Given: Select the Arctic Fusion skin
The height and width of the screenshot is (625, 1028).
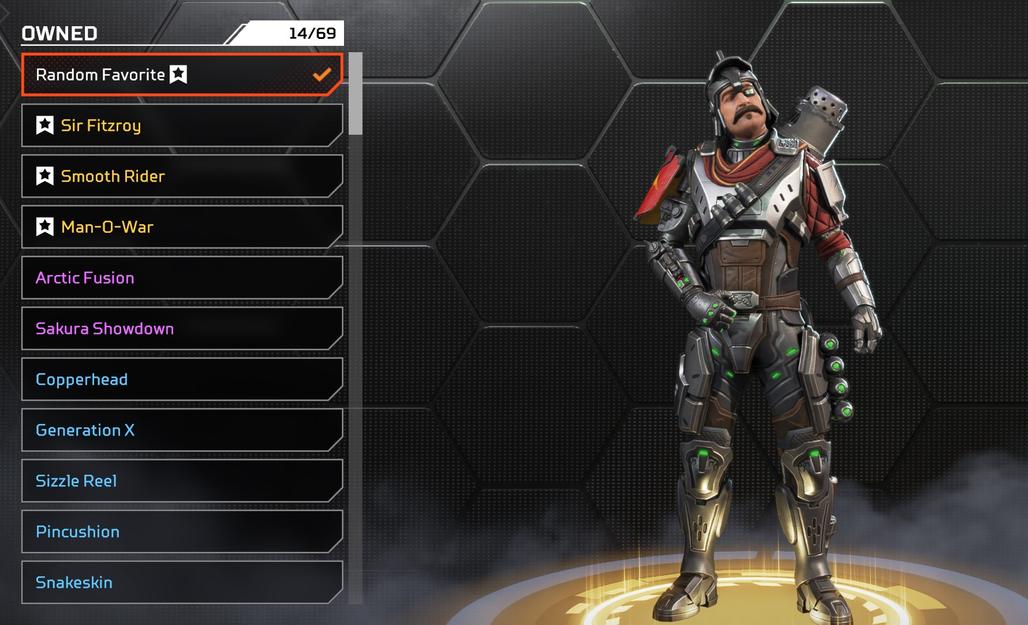Looking at the screenshot, I should 182,278.
